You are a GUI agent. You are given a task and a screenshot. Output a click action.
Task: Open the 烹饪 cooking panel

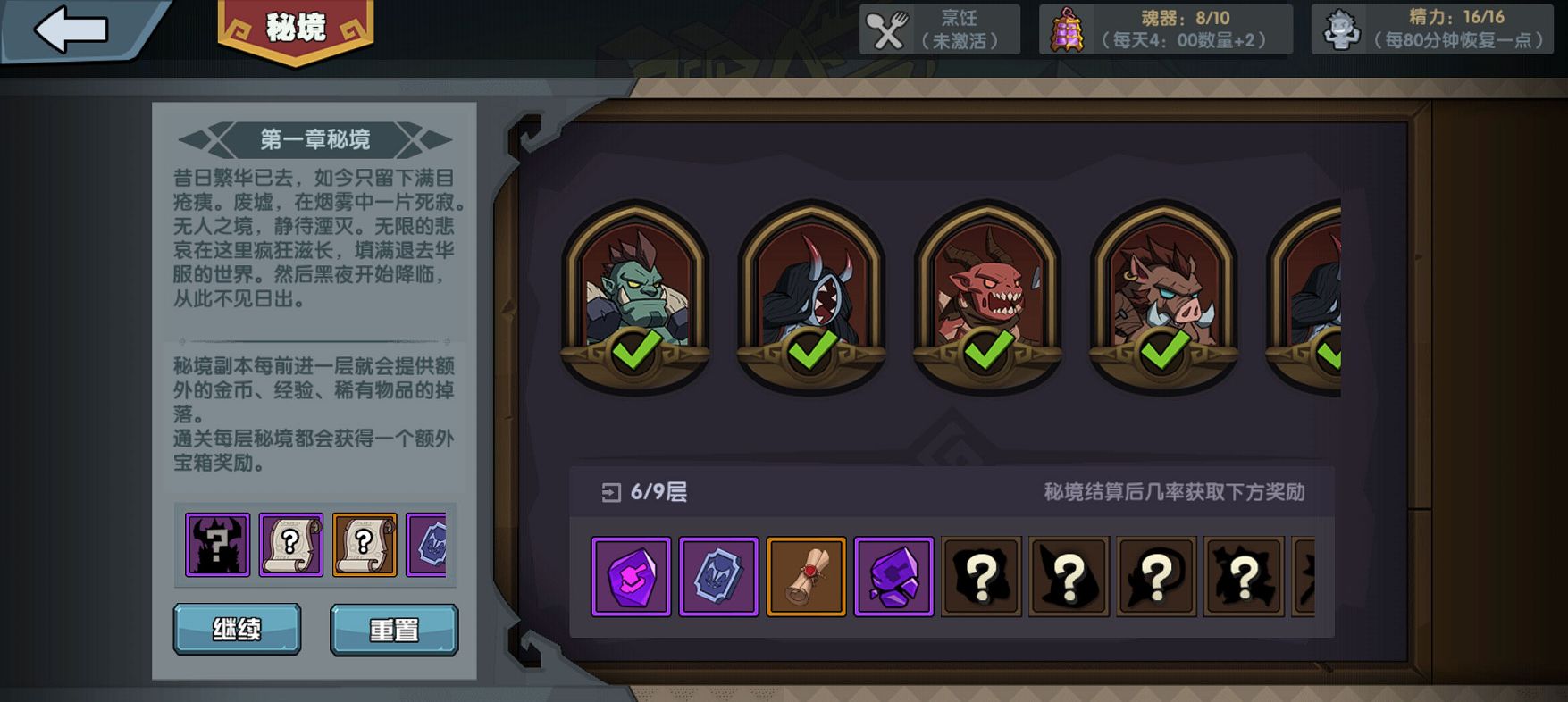tap(939, 29)
